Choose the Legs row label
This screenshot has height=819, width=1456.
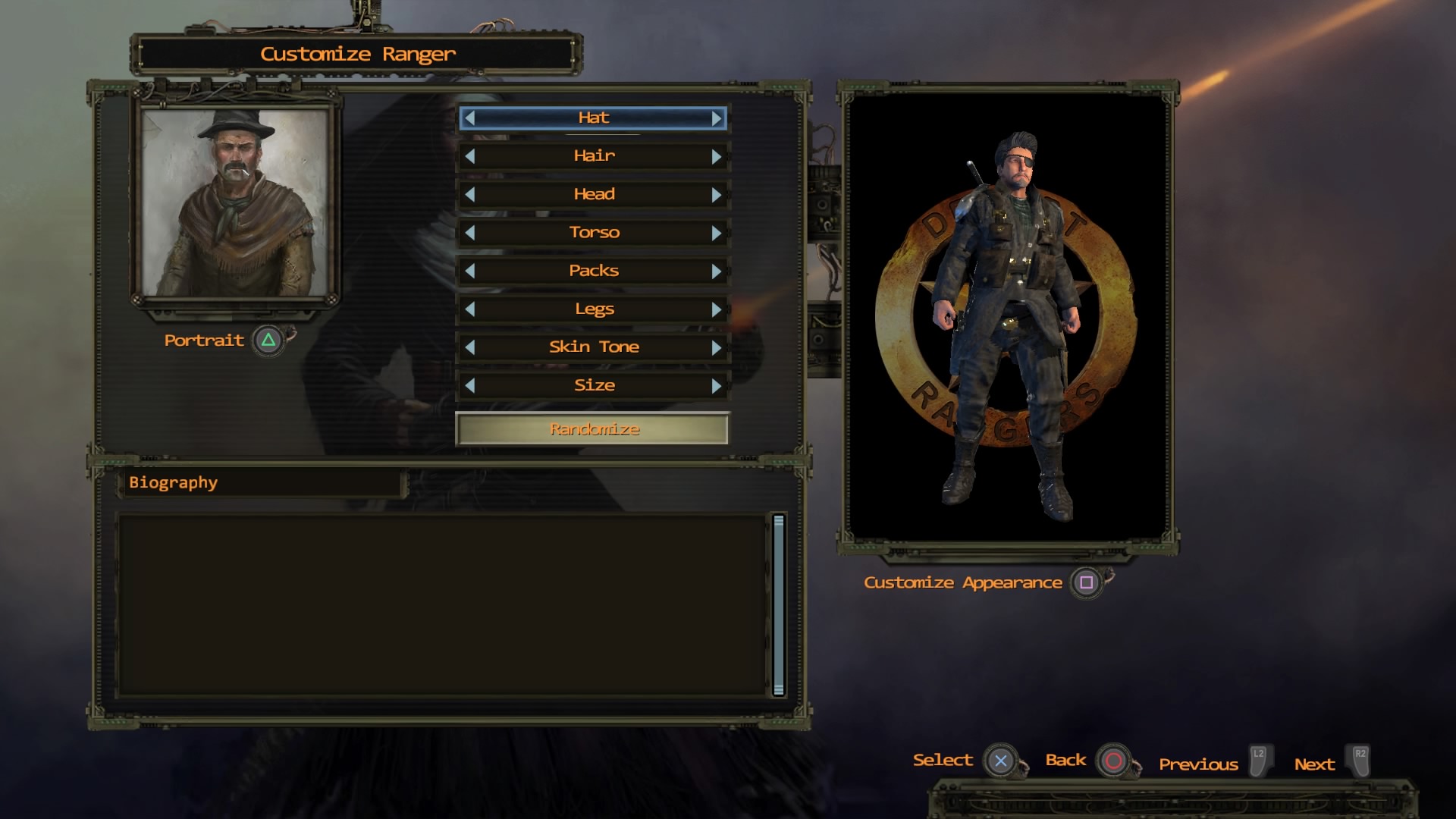coord(594,309)
